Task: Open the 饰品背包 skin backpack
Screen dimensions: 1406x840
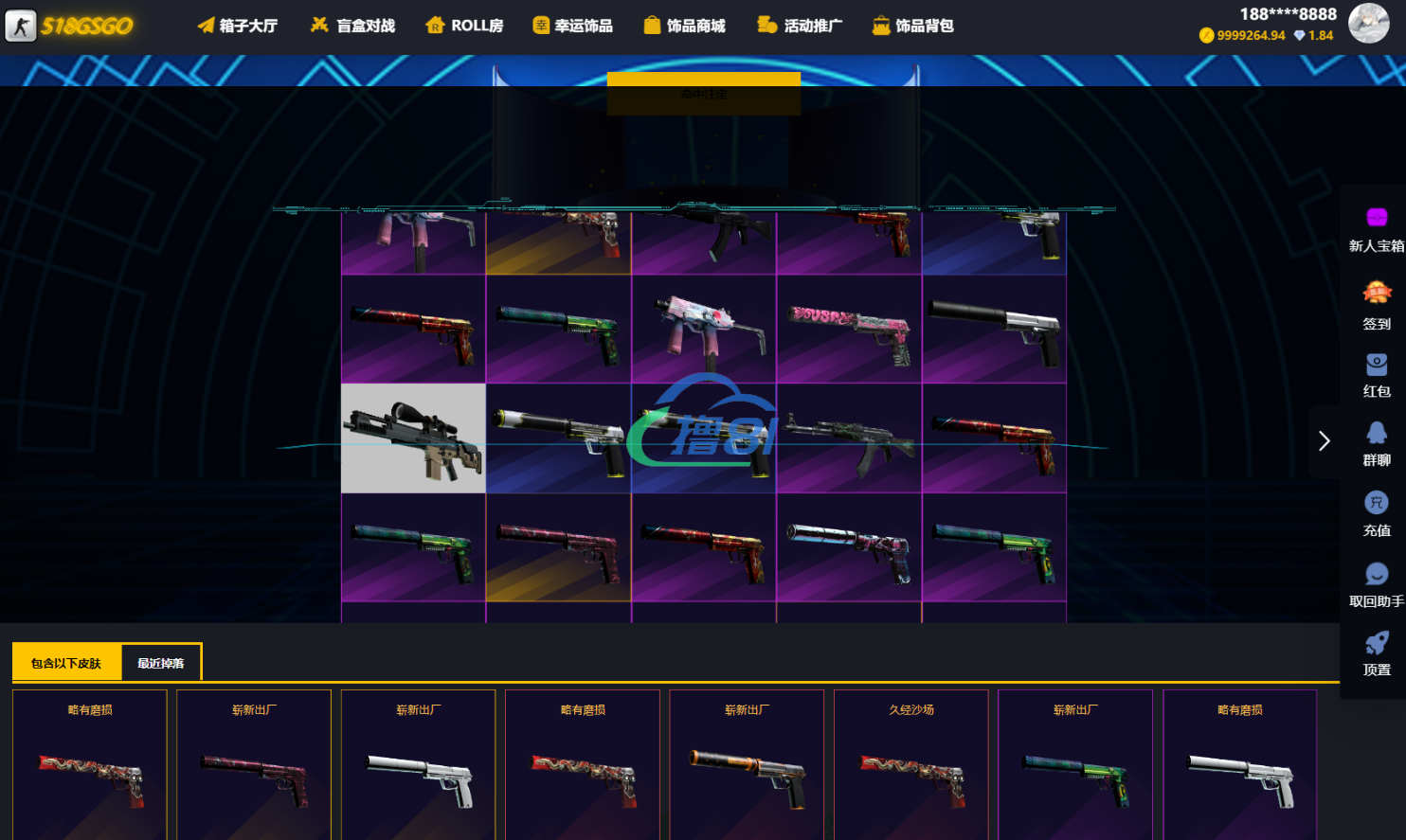Action: pyautogui.click(x=912, y=26)
